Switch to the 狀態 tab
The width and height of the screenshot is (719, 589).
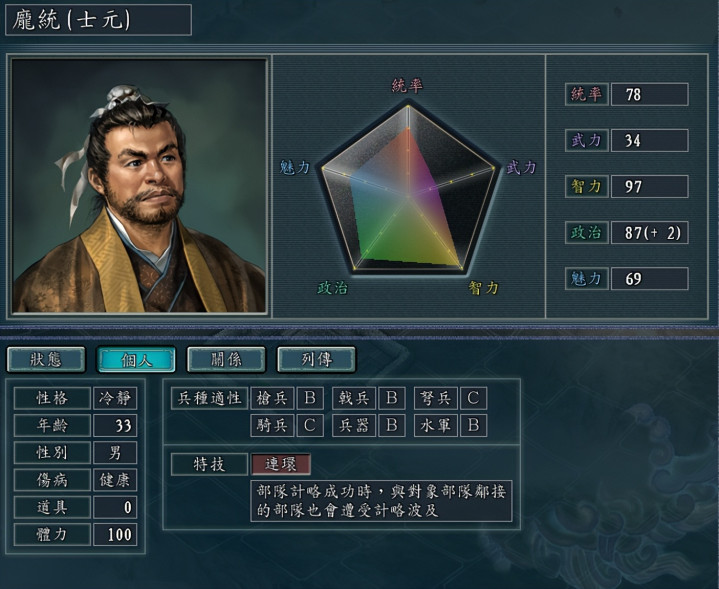click(46, 359)
